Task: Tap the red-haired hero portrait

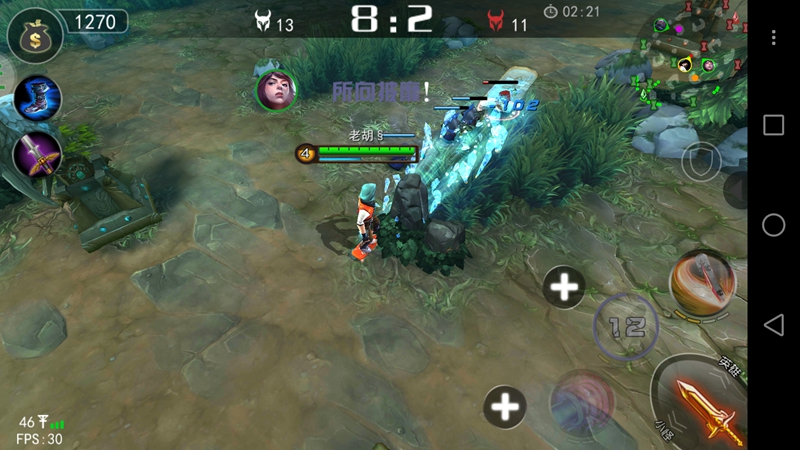Action: 276,90
